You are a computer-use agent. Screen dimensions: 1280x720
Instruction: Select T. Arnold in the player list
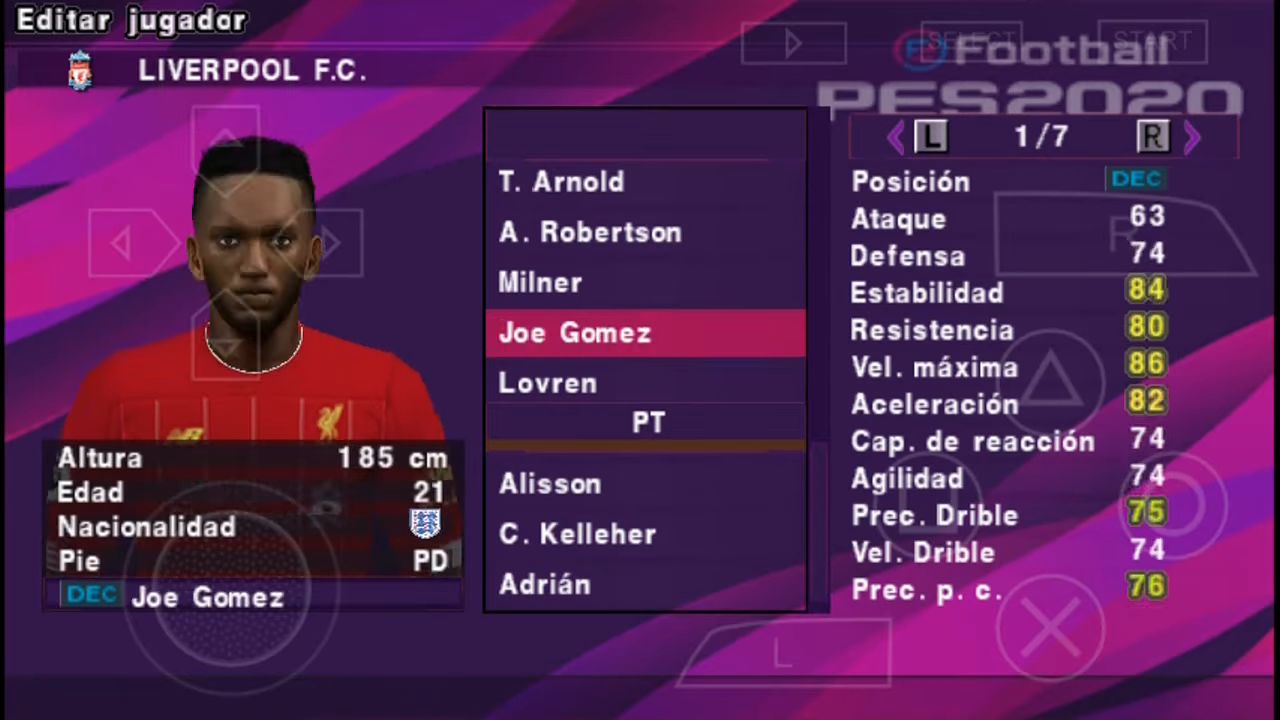pos(562,182)
